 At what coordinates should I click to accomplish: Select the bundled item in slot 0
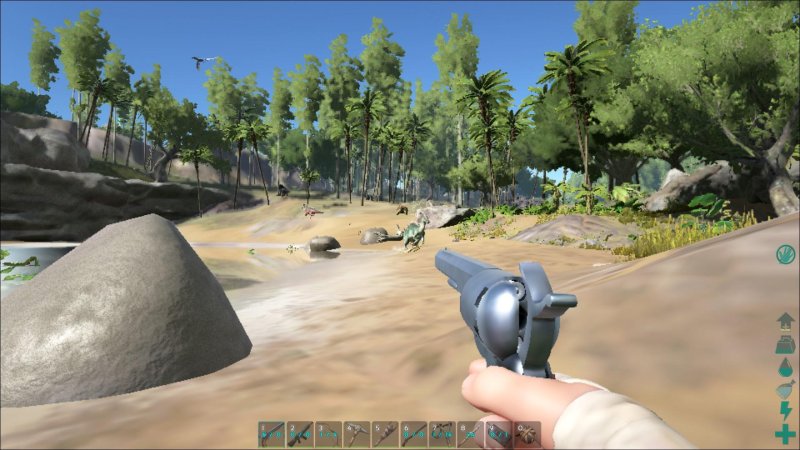click(x=527, y=433)
